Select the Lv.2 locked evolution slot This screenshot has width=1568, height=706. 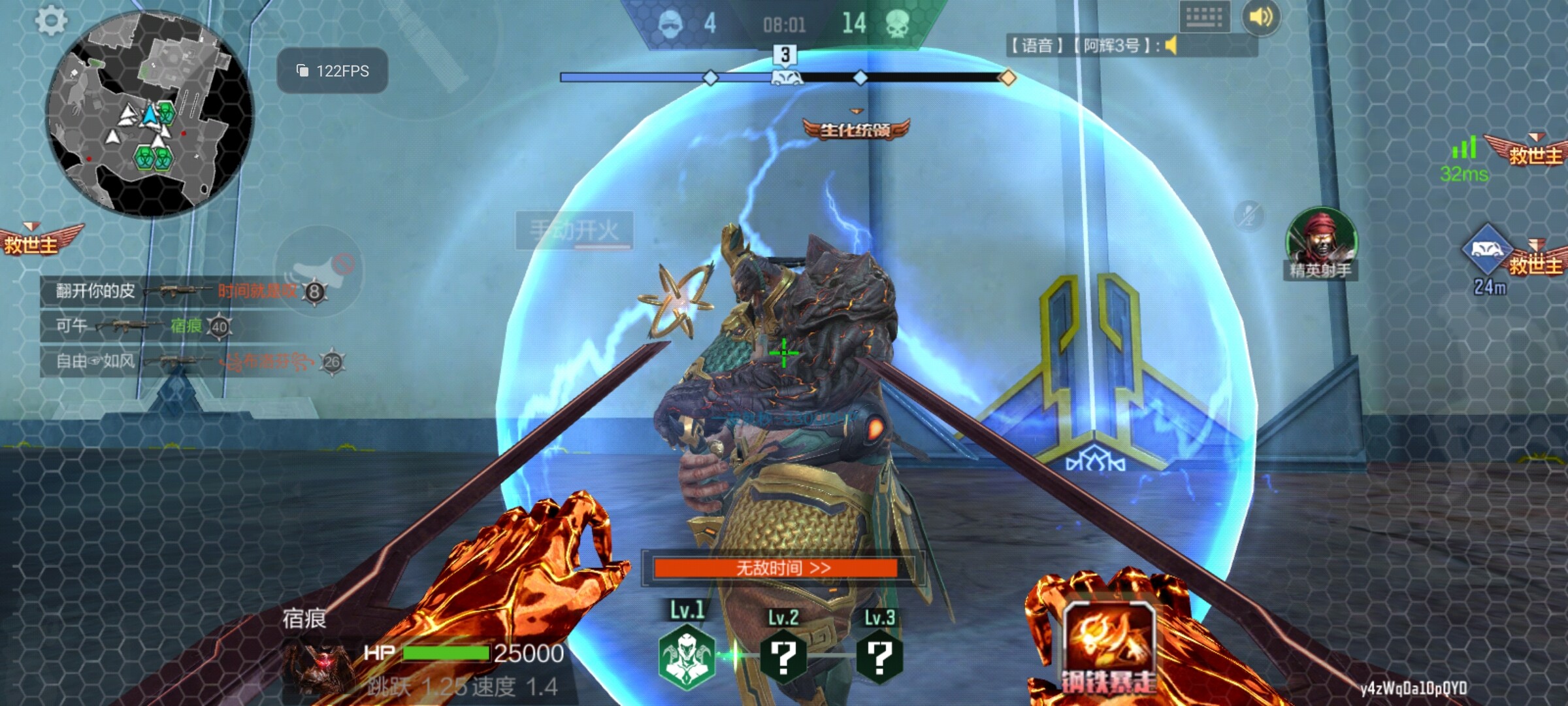pyautogui.click(x=783, y=656)
